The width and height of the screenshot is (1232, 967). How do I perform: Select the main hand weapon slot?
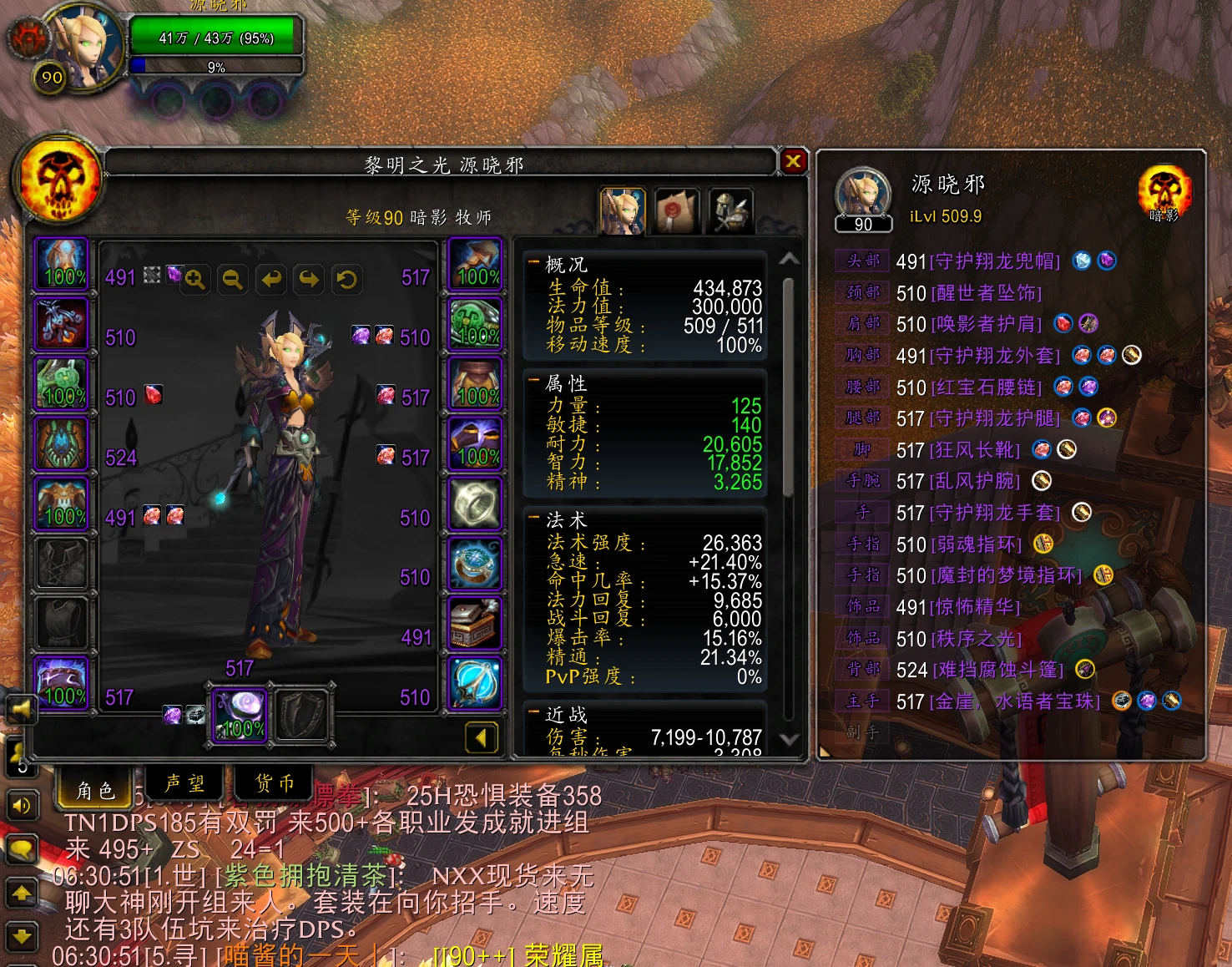[x=240, y=716]
